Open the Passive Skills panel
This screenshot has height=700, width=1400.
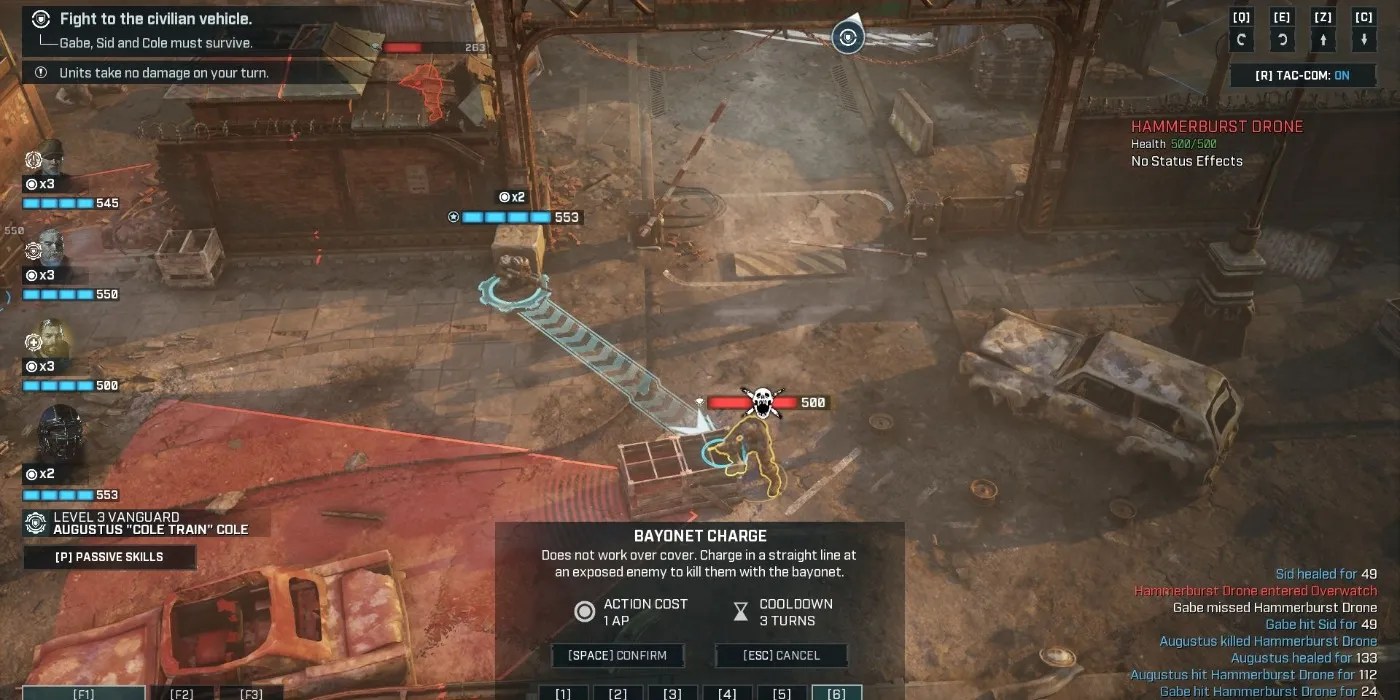click(x=110, y=557)
